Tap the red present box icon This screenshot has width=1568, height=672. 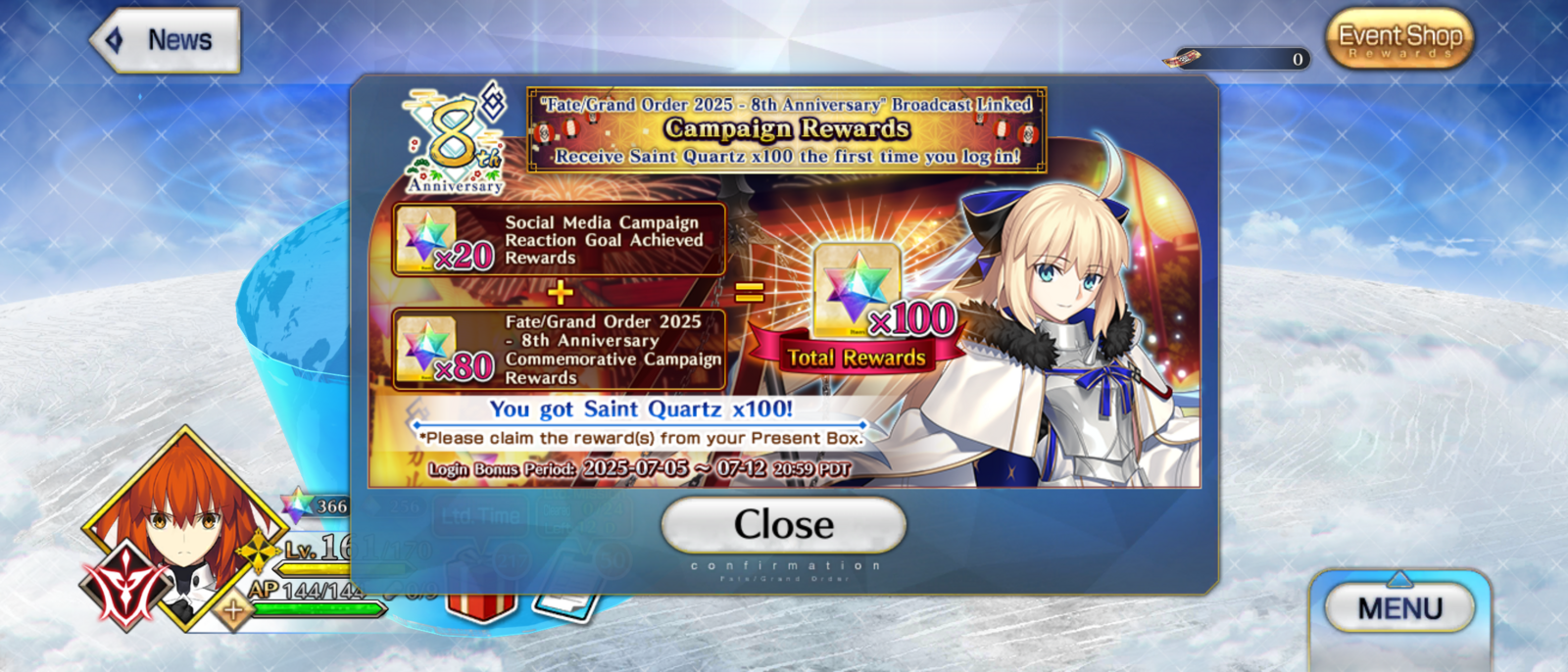(480, 598)
